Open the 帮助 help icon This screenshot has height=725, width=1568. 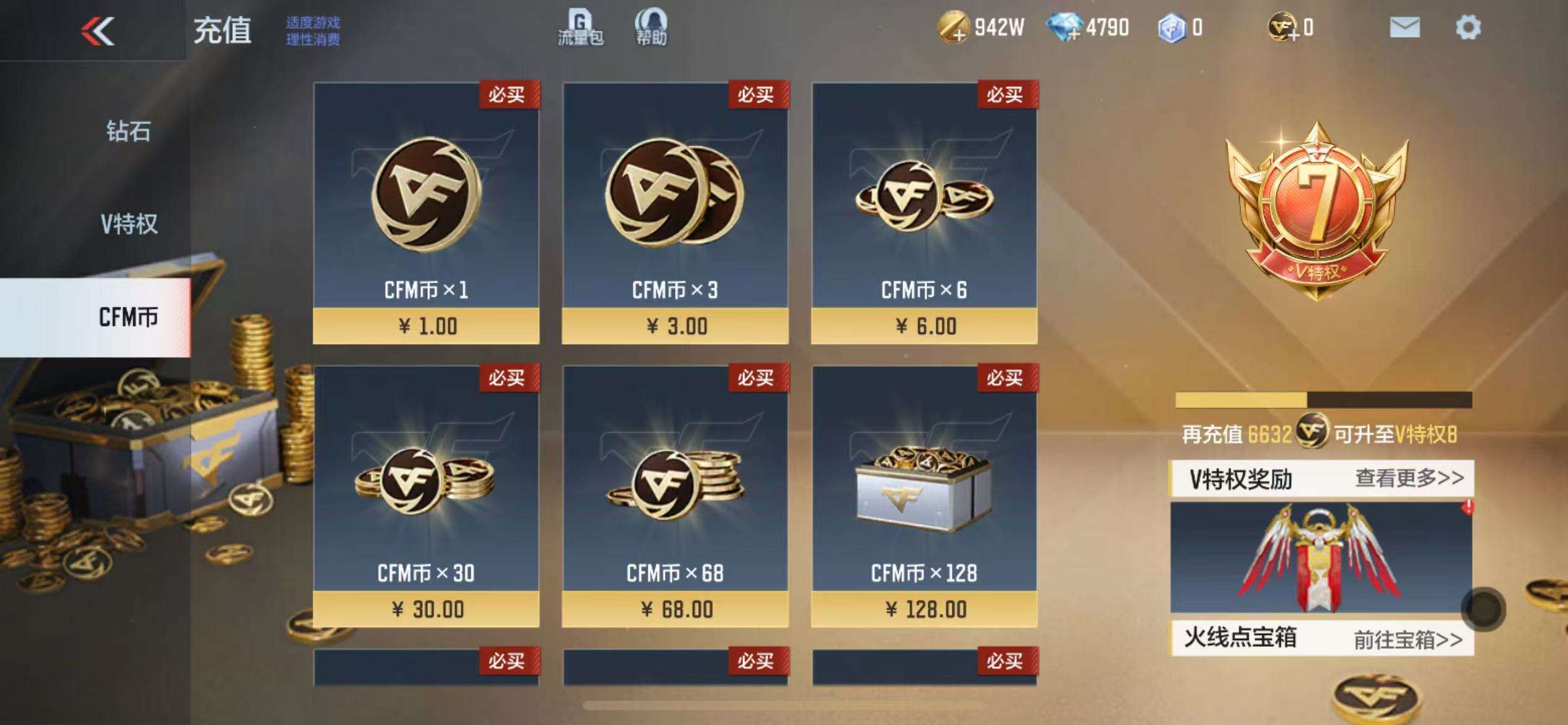click(x=651, y=28)
